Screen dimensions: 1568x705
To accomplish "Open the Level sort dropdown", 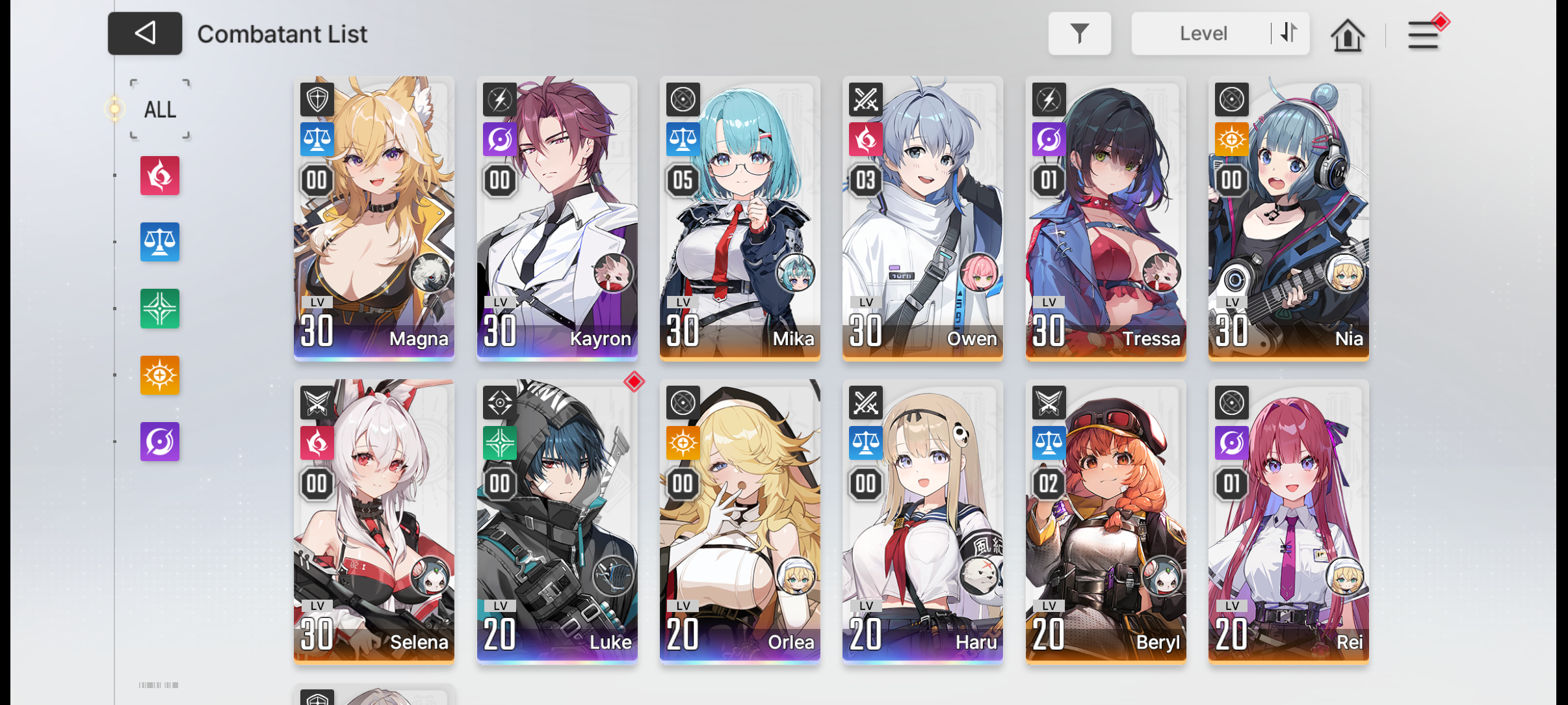I will pyautogui.click(x=1203, y=33).
